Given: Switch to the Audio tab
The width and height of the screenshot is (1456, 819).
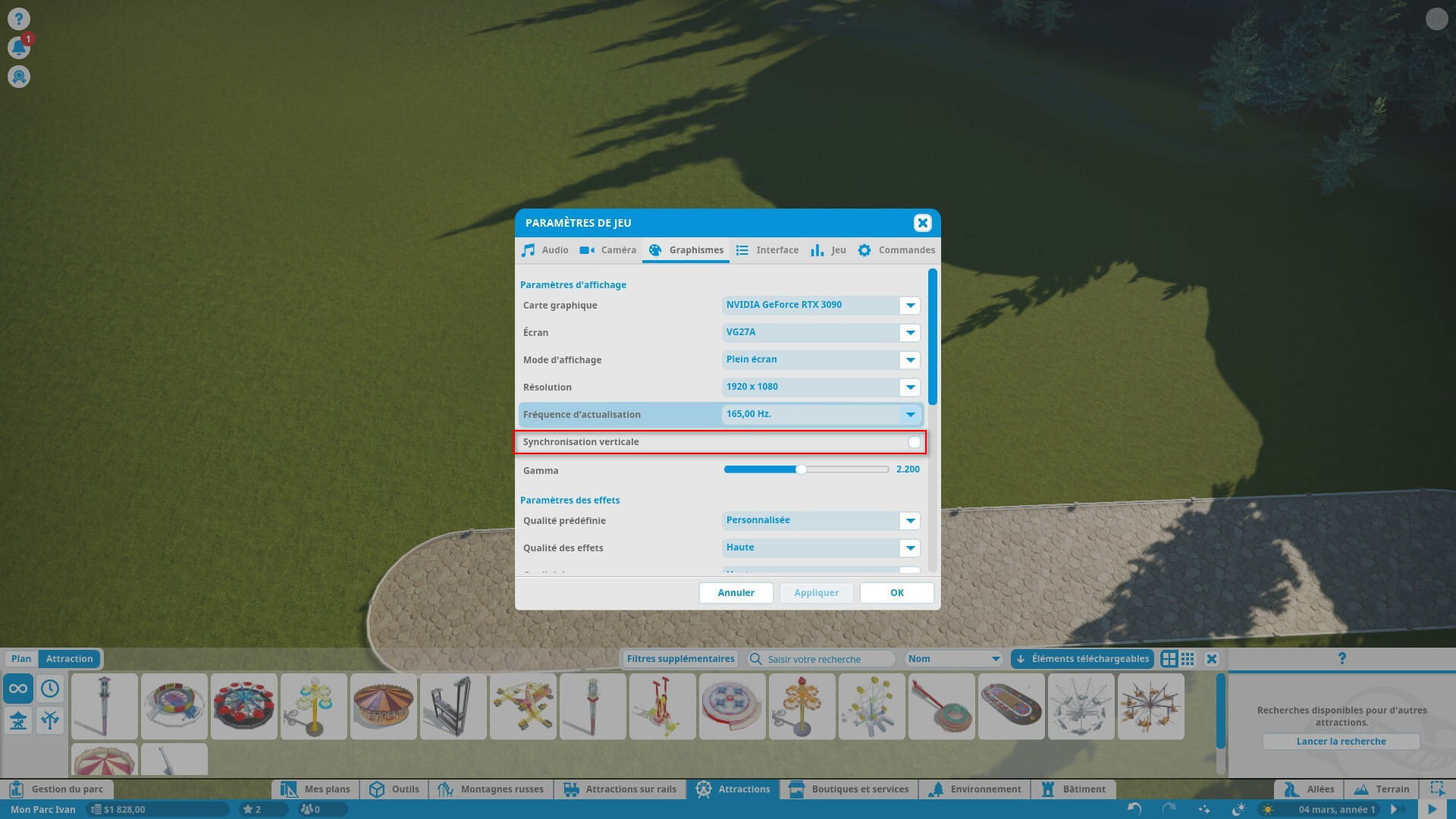Looking at the screenshot, I should point(544,250).
